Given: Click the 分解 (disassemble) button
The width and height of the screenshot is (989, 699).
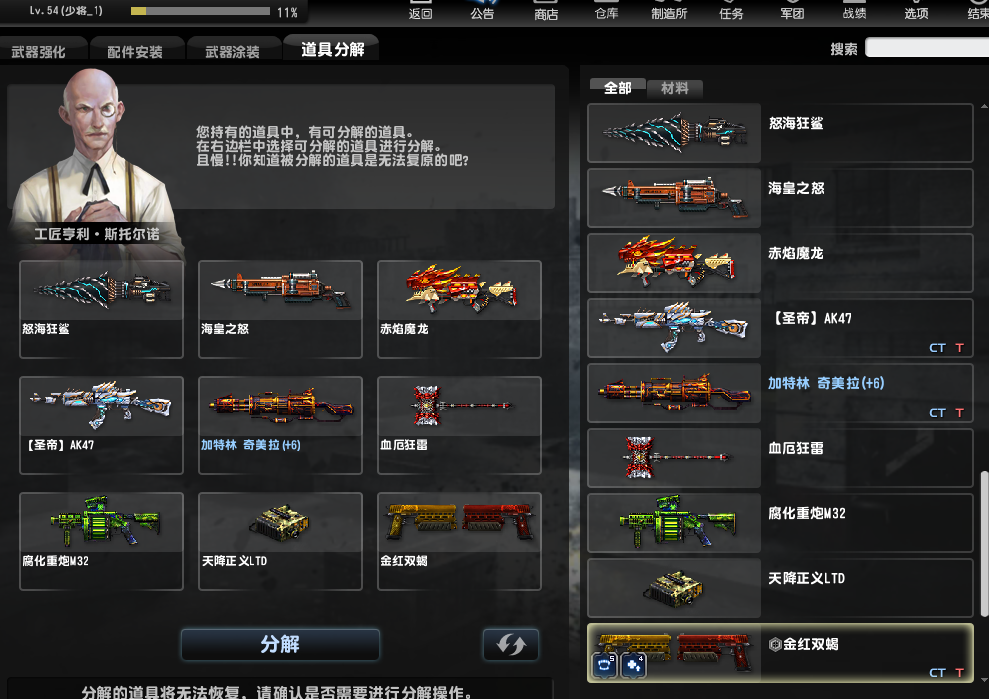Looking at the screenshot, I should pos(280,645).
